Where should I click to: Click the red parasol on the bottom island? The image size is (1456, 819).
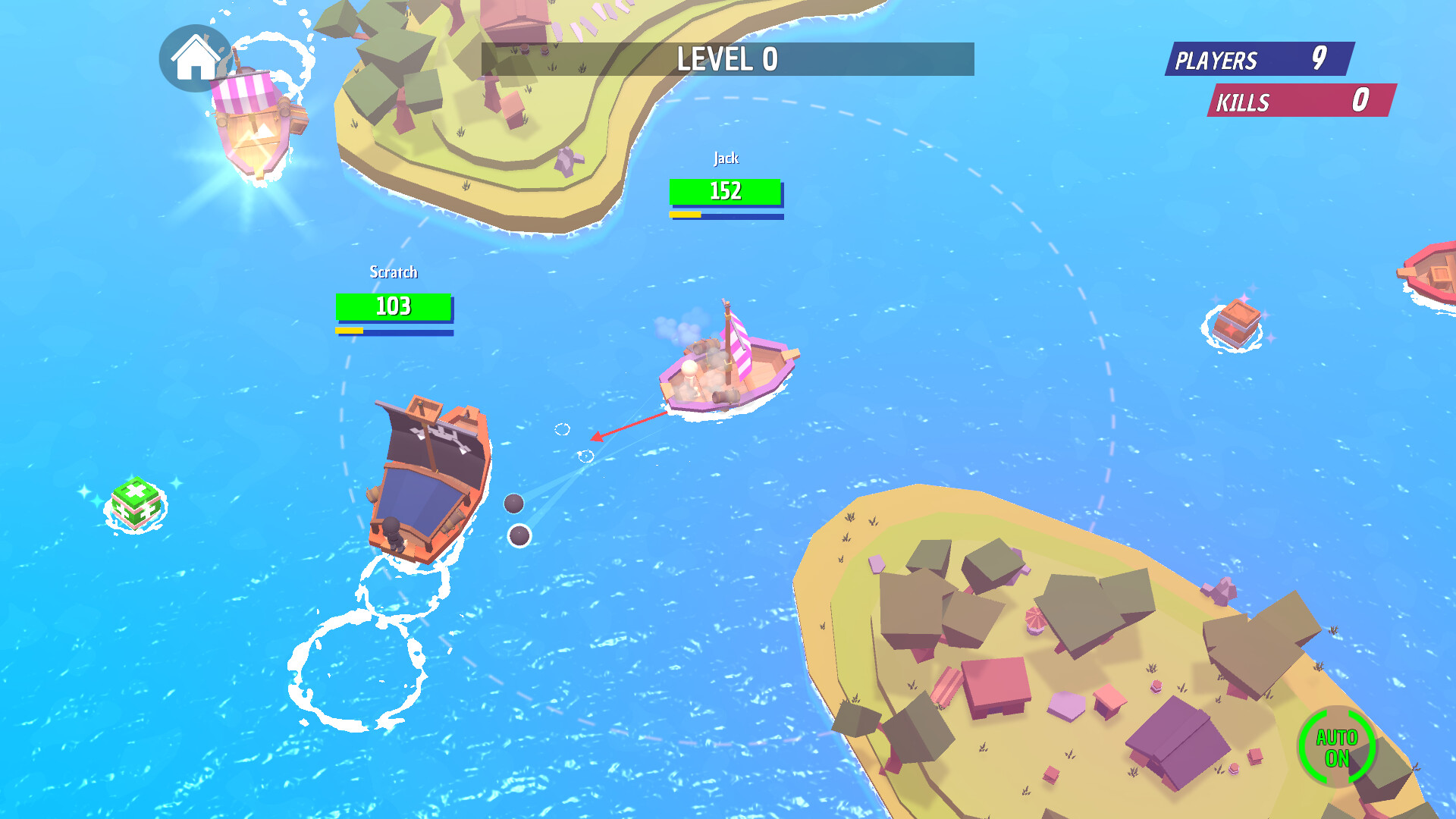[x=1036, y=618]
